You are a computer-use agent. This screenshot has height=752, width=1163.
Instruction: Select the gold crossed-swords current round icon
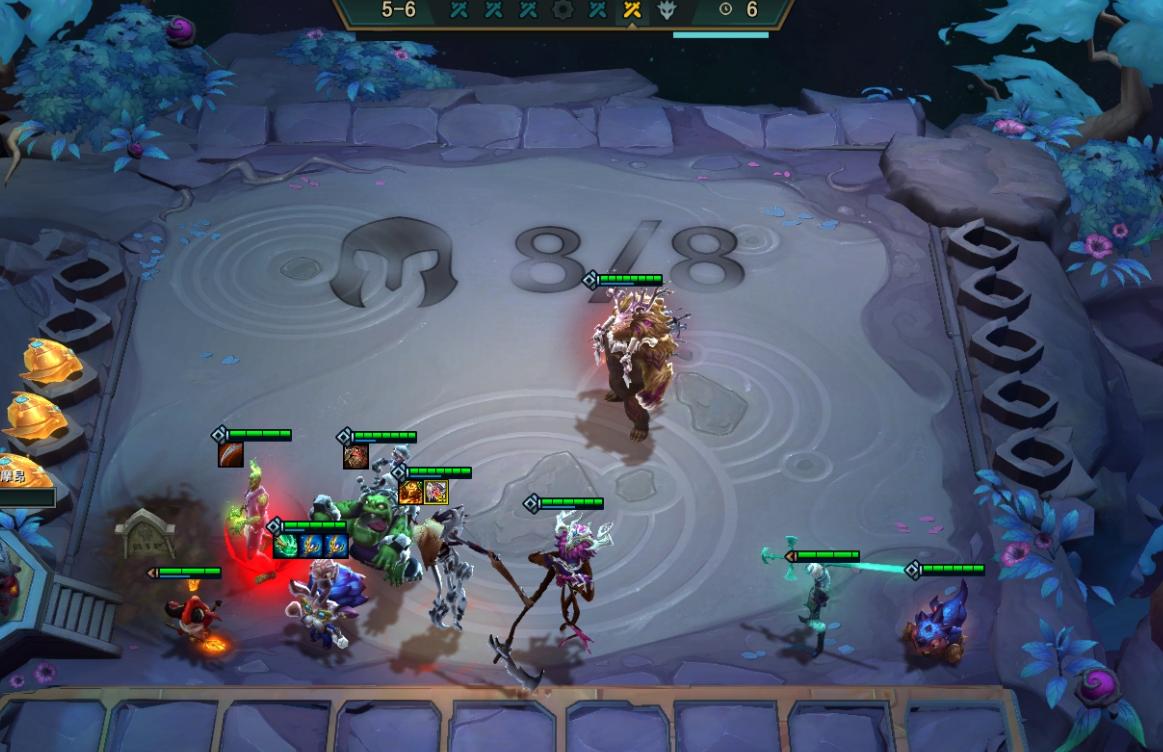[632, 10]
